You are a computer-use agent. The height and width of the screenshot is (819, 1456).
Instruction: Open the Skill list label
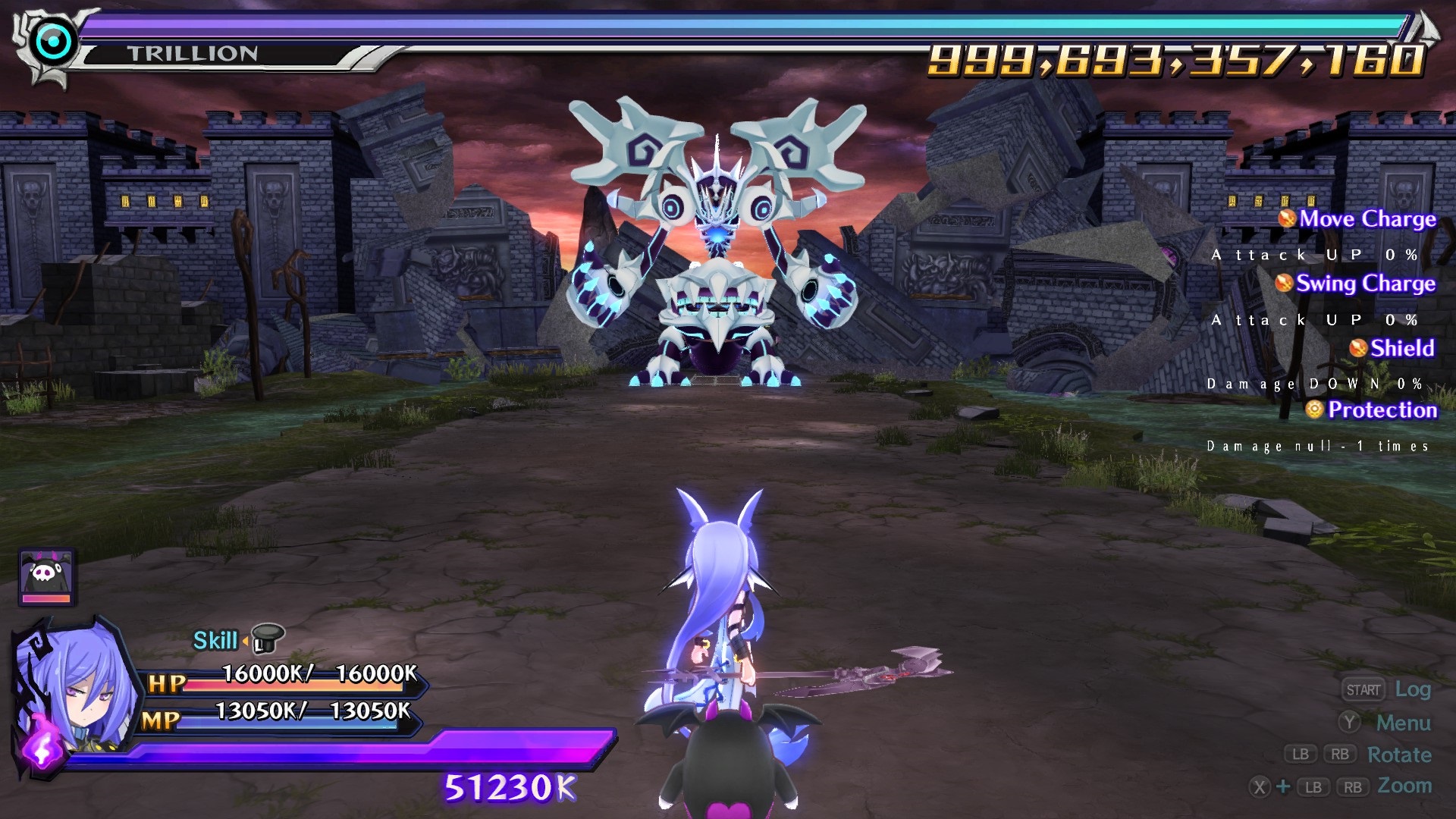click(215, 641)
